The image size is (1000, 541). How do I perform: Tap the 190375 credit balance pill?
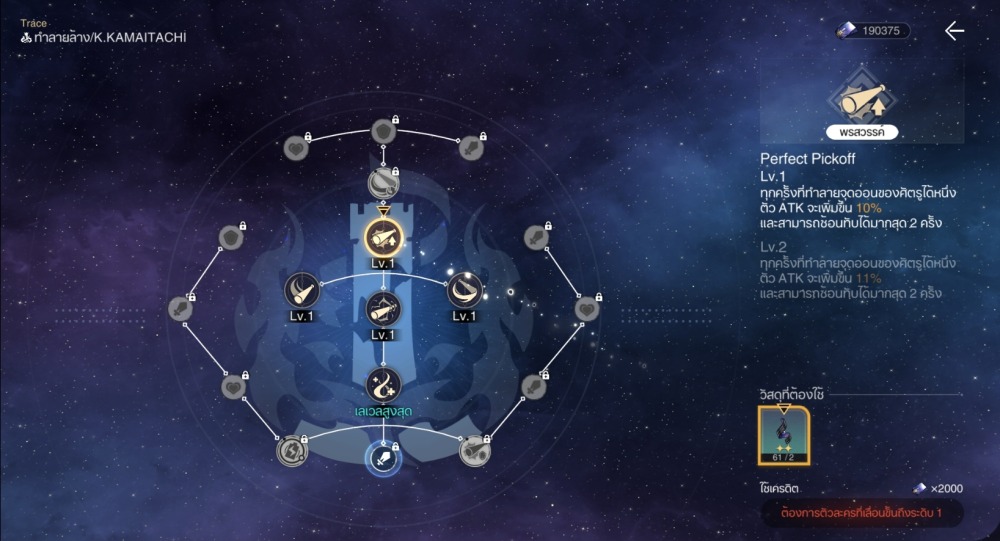873,31
